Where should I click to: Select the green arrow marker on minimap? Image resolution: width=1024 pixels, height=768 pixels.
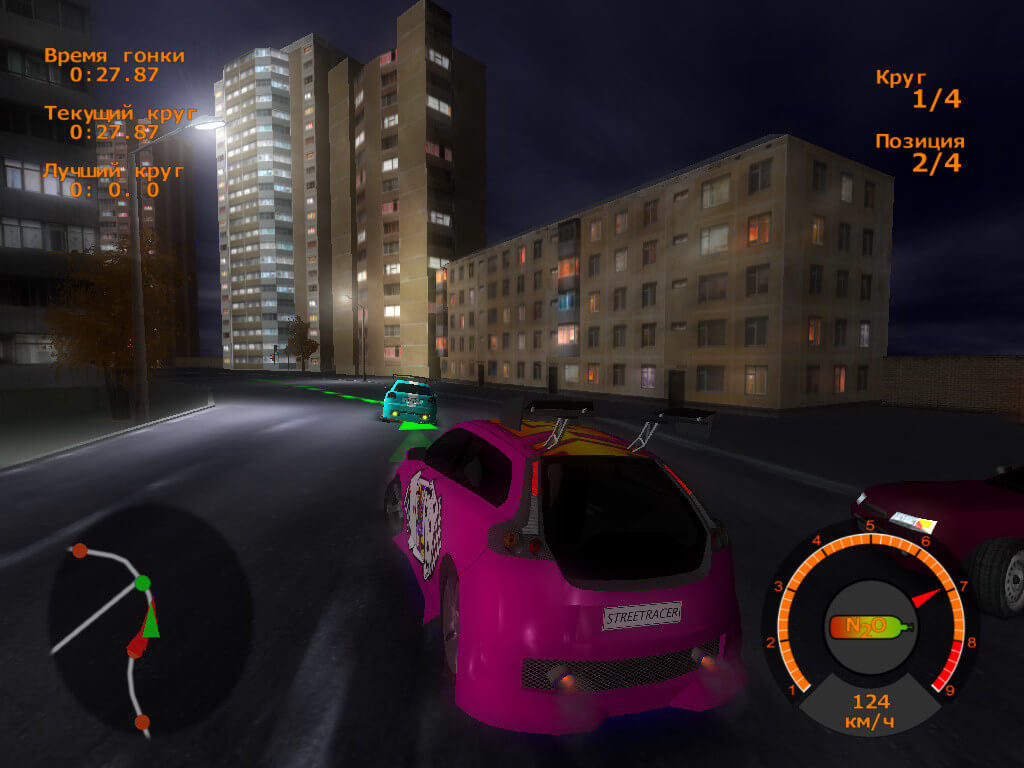coord(151,622)
